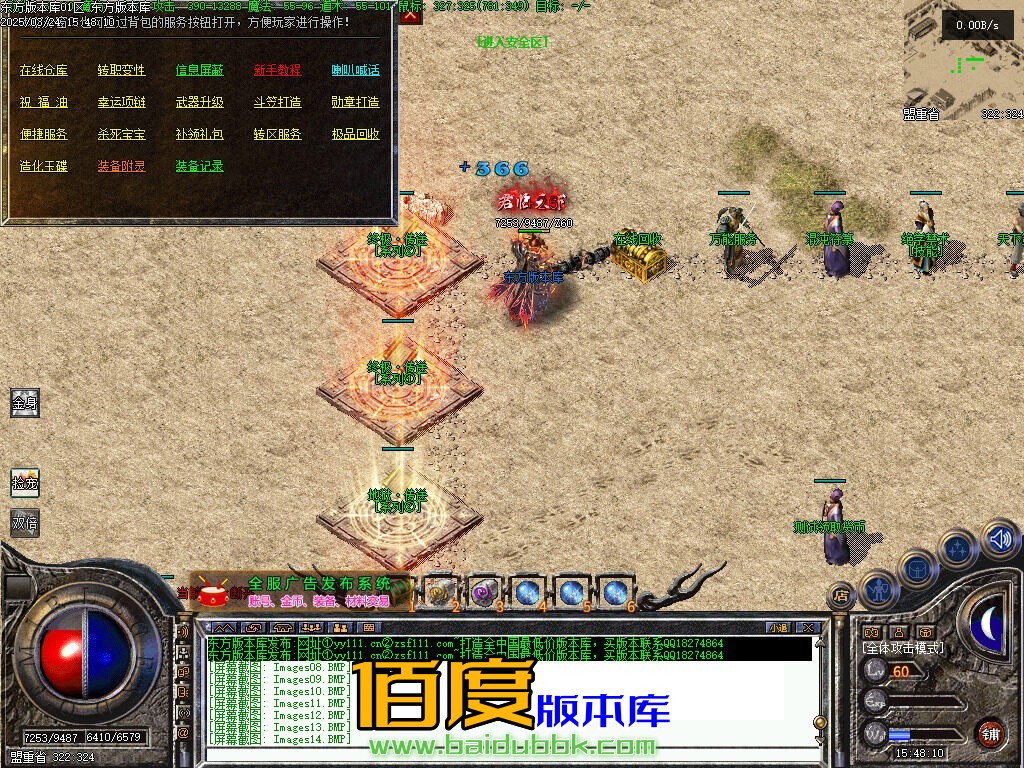1024x768 pixels.
Task: Open the red 新手教程 tutorial link
Action: click(x=277, y=70)
